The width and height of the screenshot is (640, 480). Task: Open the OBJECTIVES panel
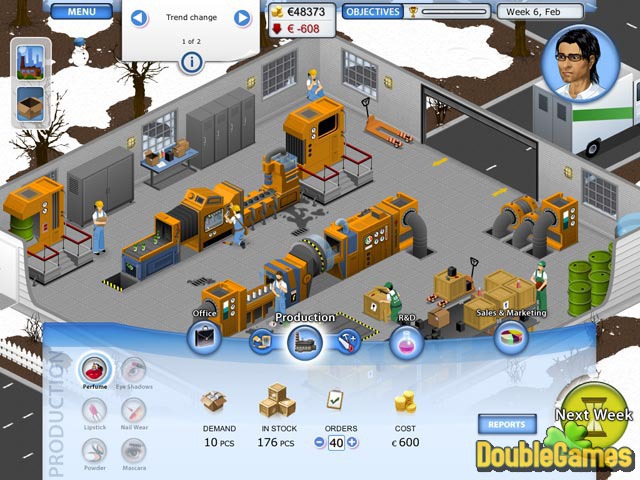[371, 12]
